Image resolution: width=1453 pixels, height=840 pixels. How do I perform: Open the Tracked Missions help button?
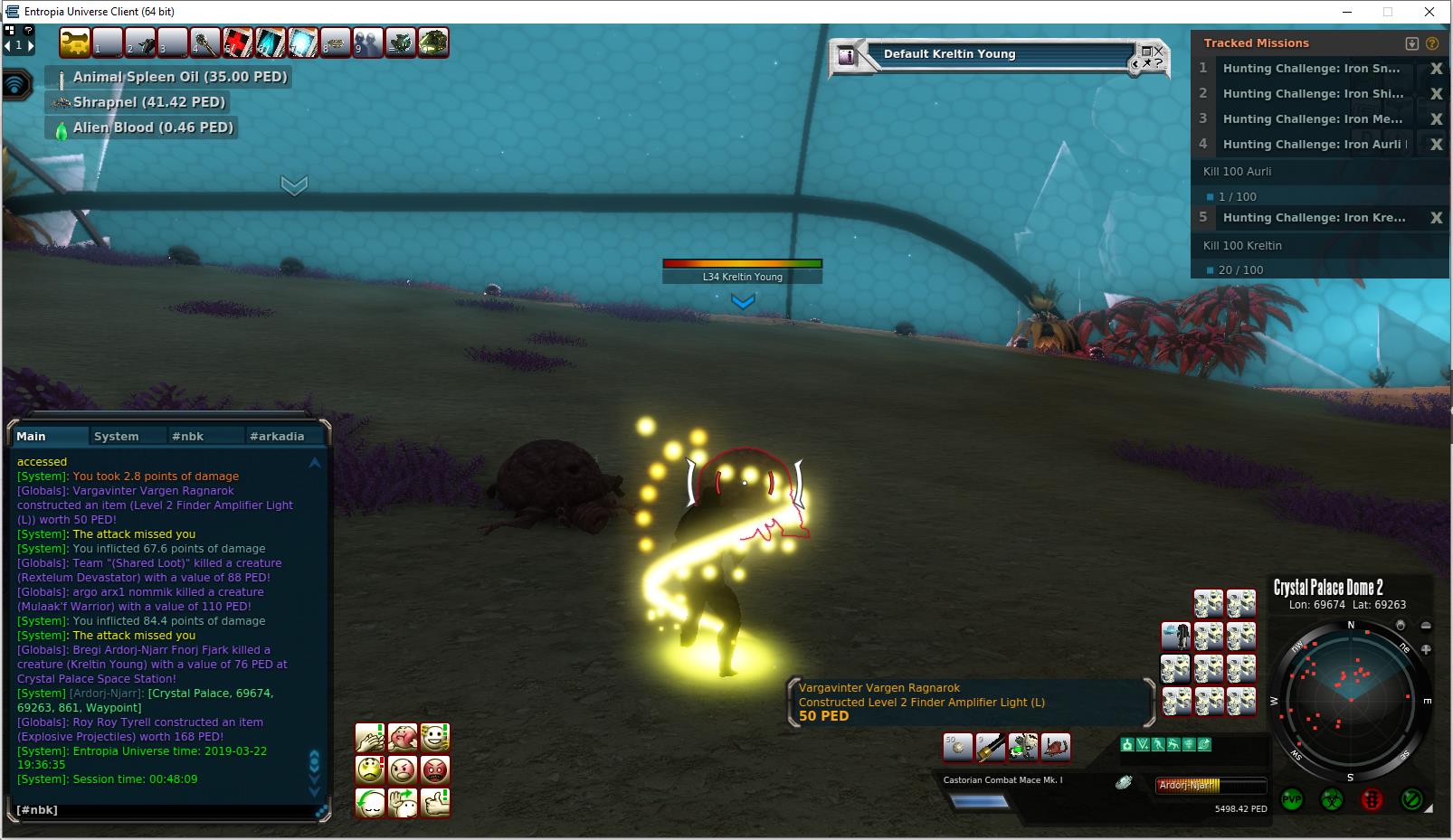click(x=1431, y=43)
